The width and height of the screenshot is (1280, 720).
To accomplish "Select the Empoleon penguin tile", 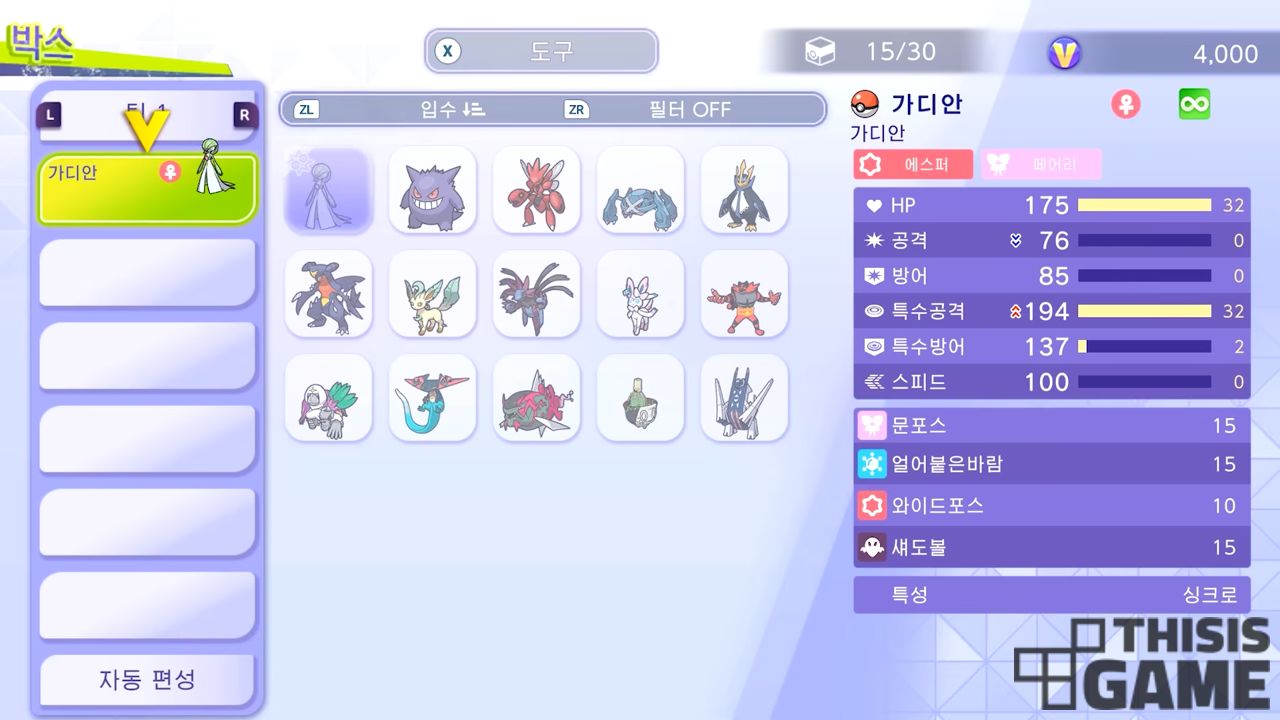I will pos(744,190).
